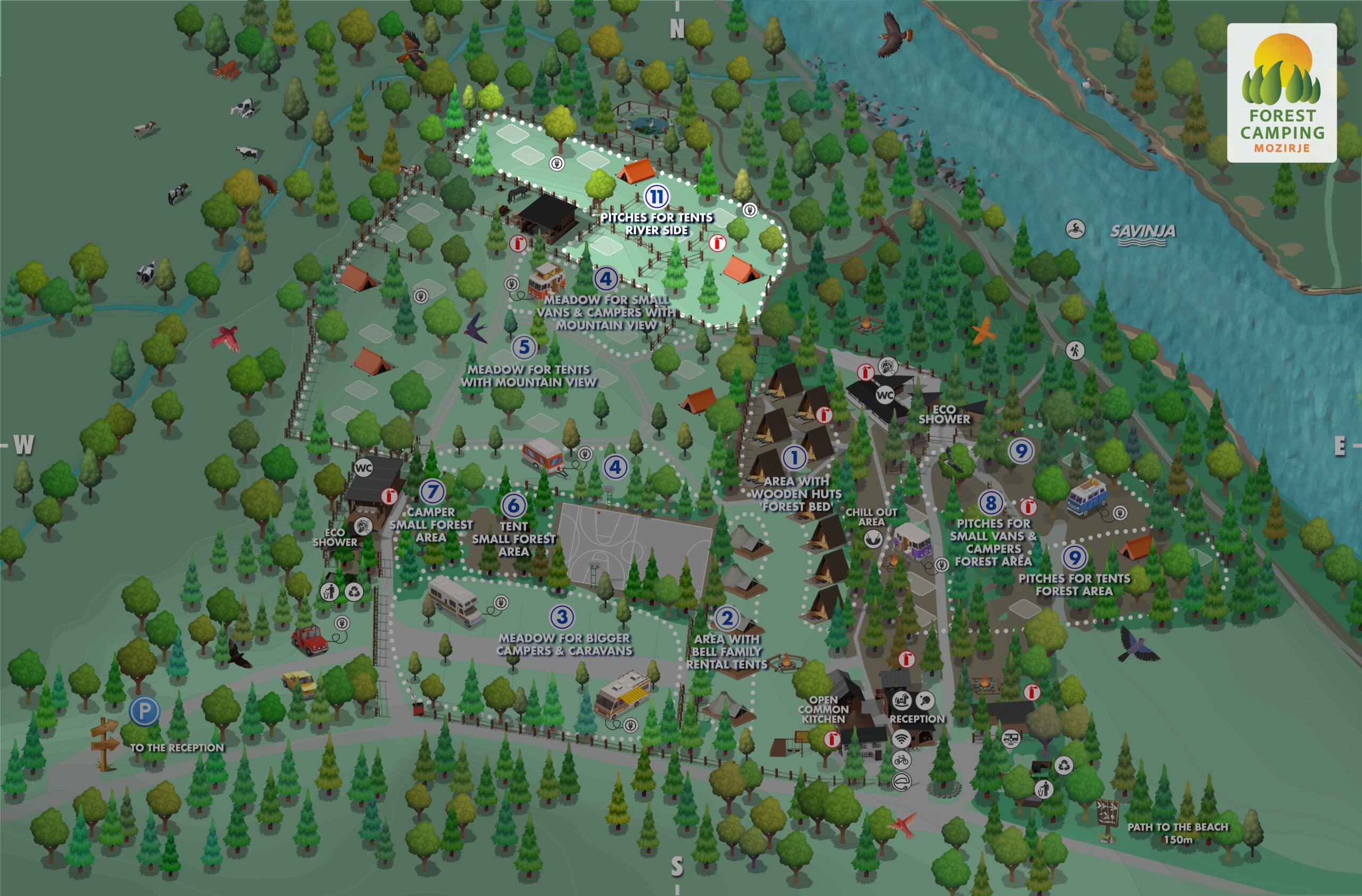
Task: Click the electric car charging icon
Action: (901, 781)
